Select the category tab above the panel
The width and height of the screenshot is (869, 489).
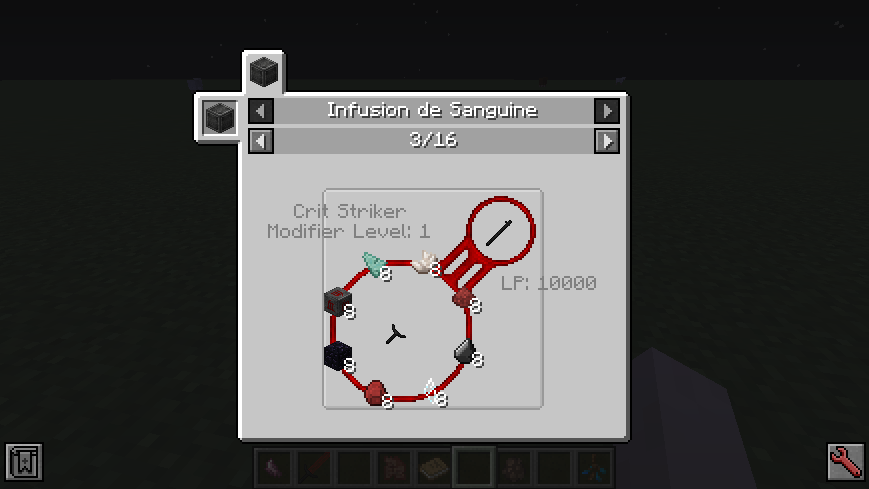(264, 73)
